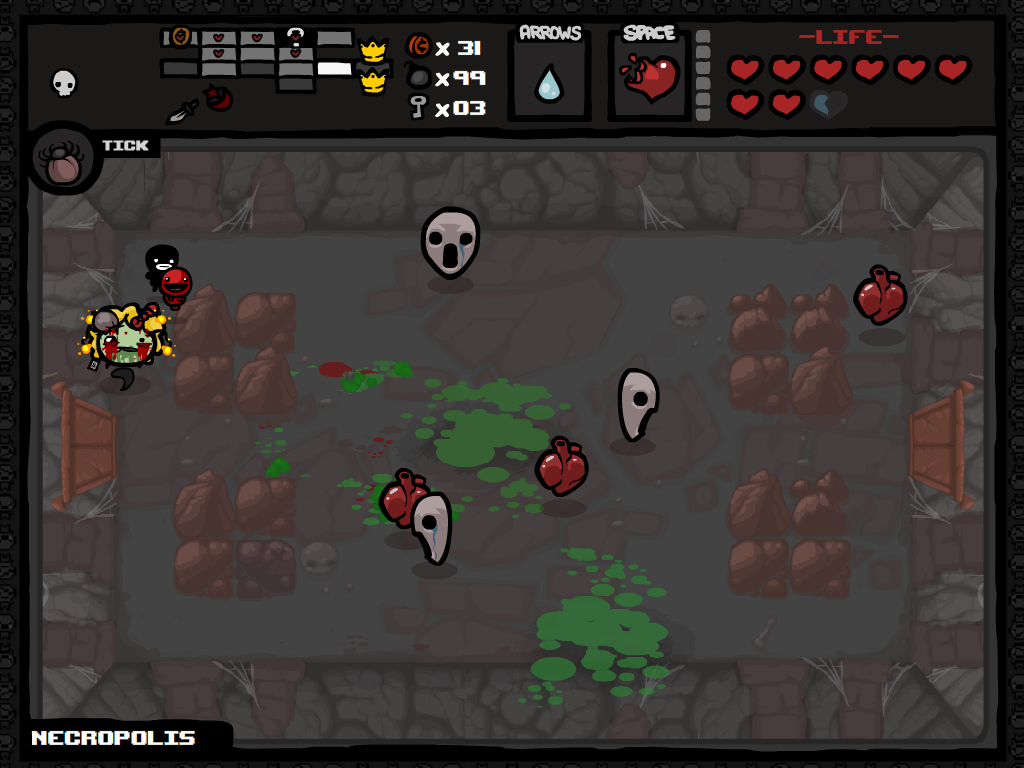Click the white skull icon

pyautogui.click(x=64, y=82)
